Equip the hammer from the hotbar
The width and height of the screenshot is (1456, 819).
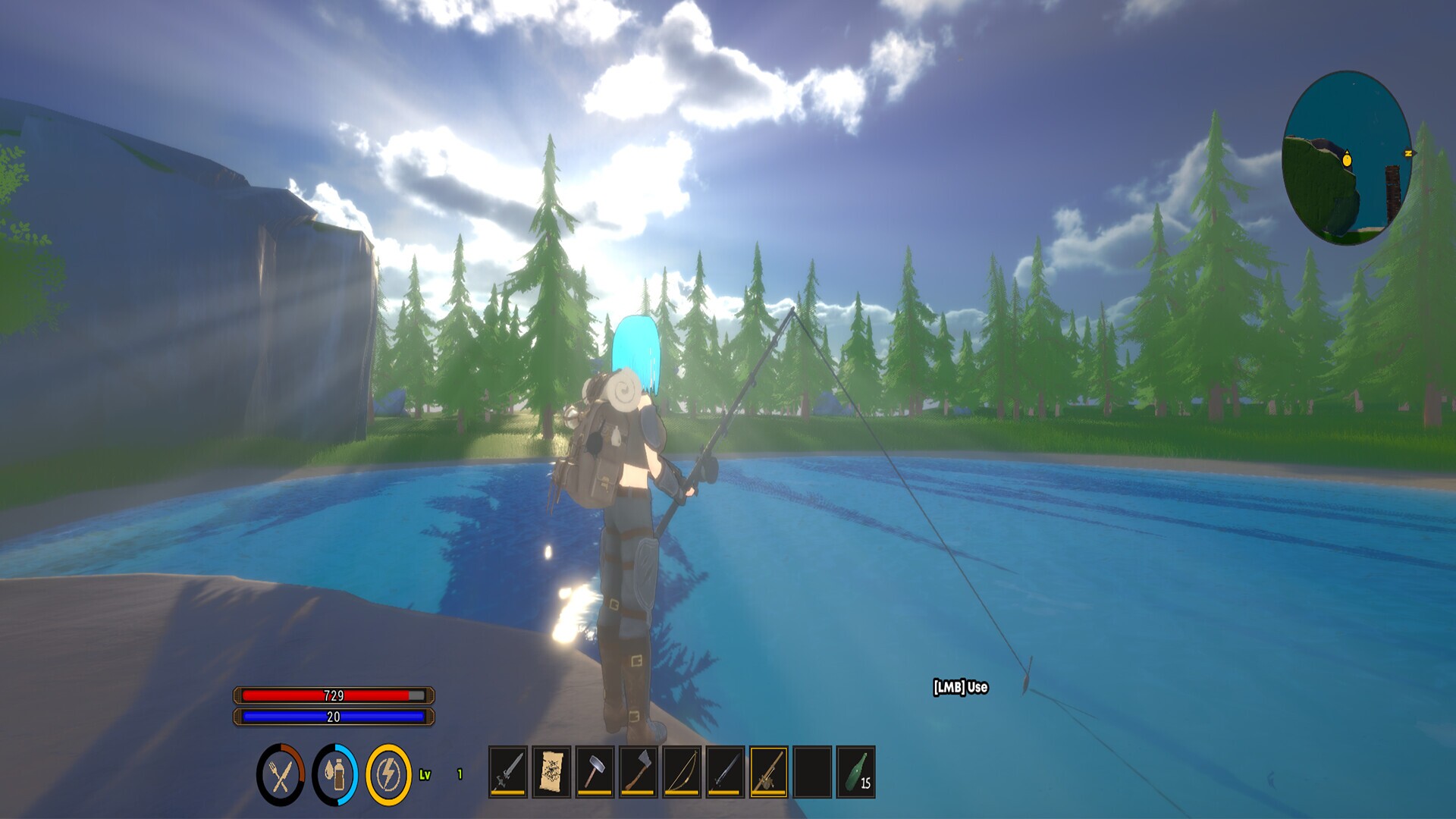pos(595,772)
